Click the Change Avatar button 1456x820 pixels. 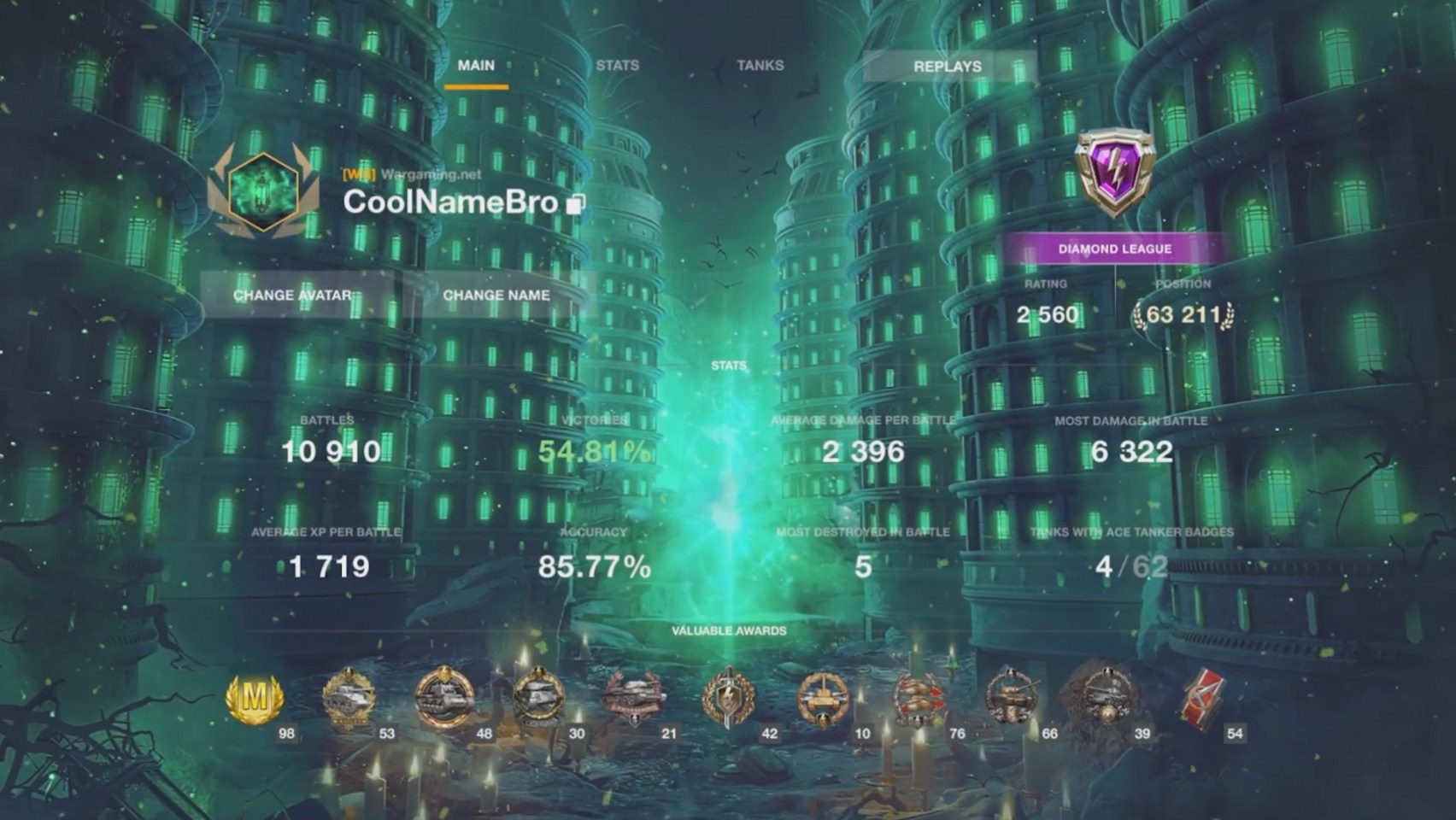tap(292, 296)
